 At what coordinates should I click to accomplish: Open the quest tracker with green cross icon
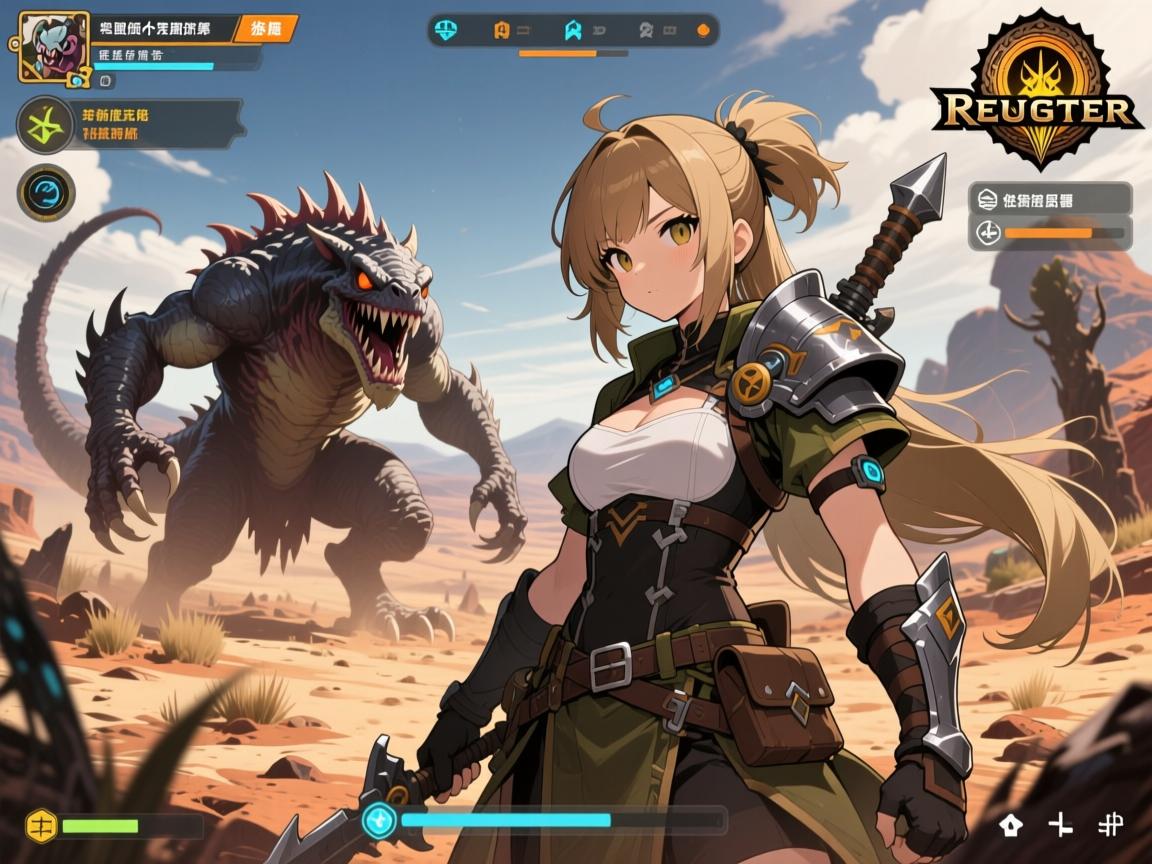[x=45, y=124]
